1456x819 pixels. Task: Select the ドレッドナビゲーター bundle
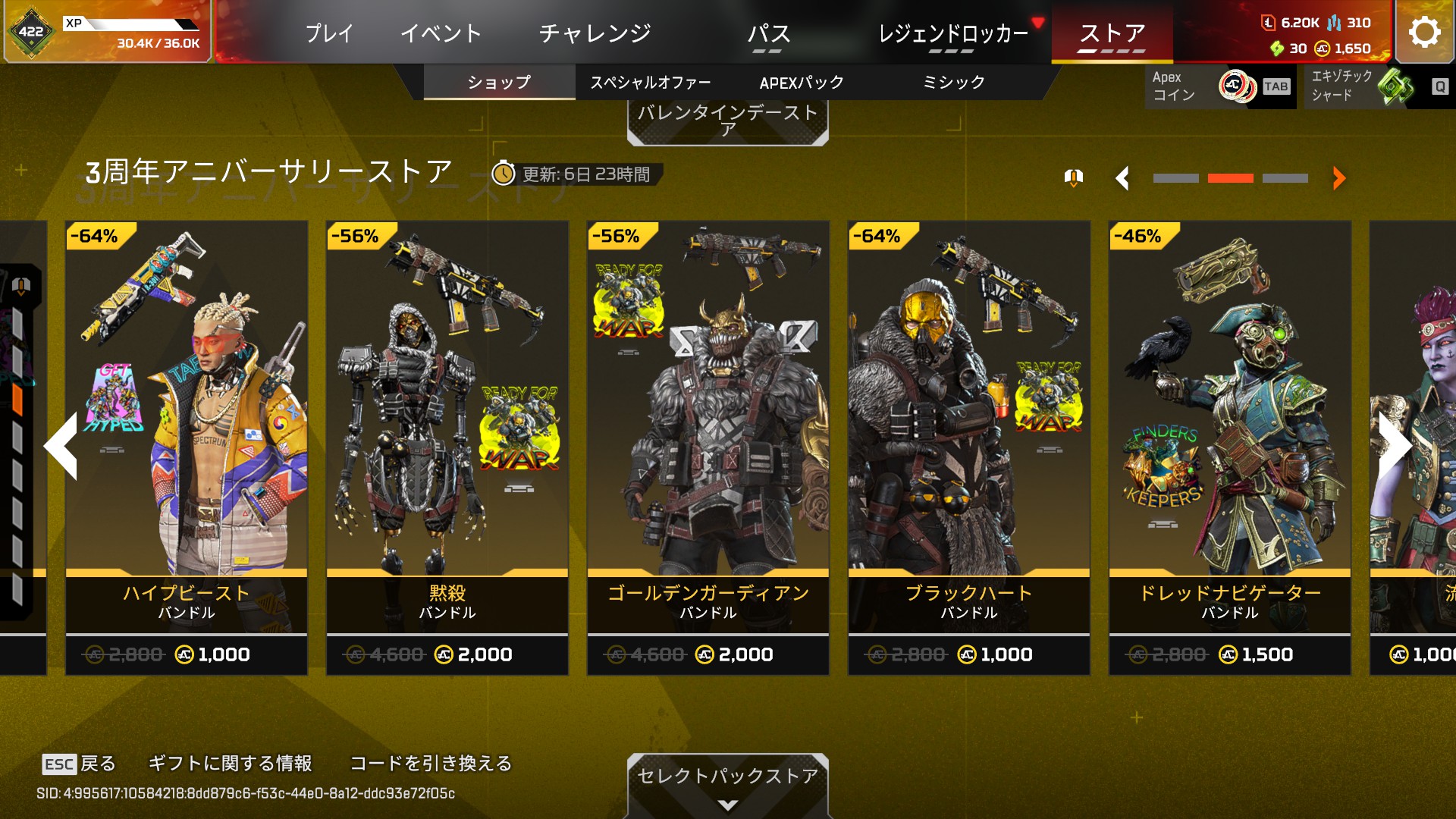(1230, 447)
